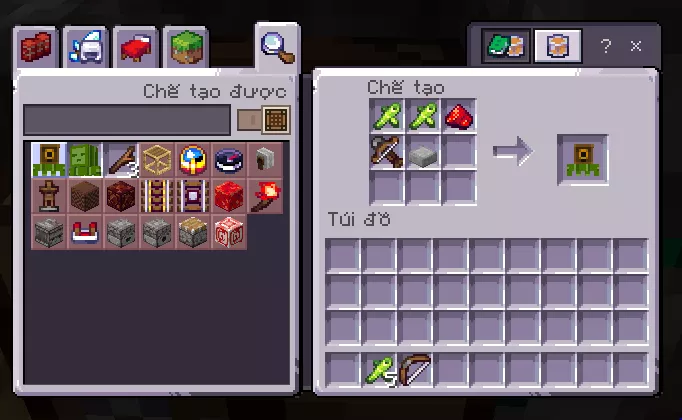Switch to the equipment tab with armor icon
This screenshot has width=682, height=420.
pos(87,48)
